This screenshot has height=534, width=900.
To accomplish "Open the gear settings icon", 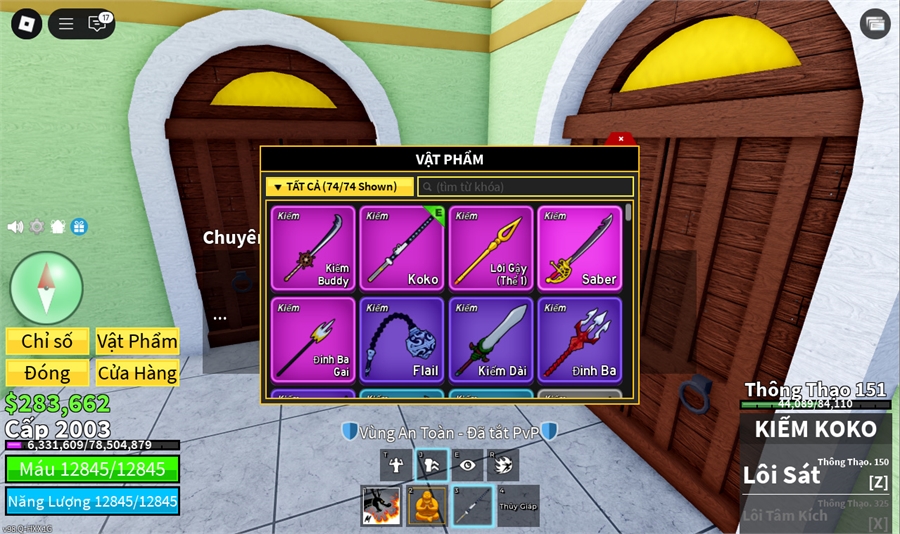I will 37,227.
